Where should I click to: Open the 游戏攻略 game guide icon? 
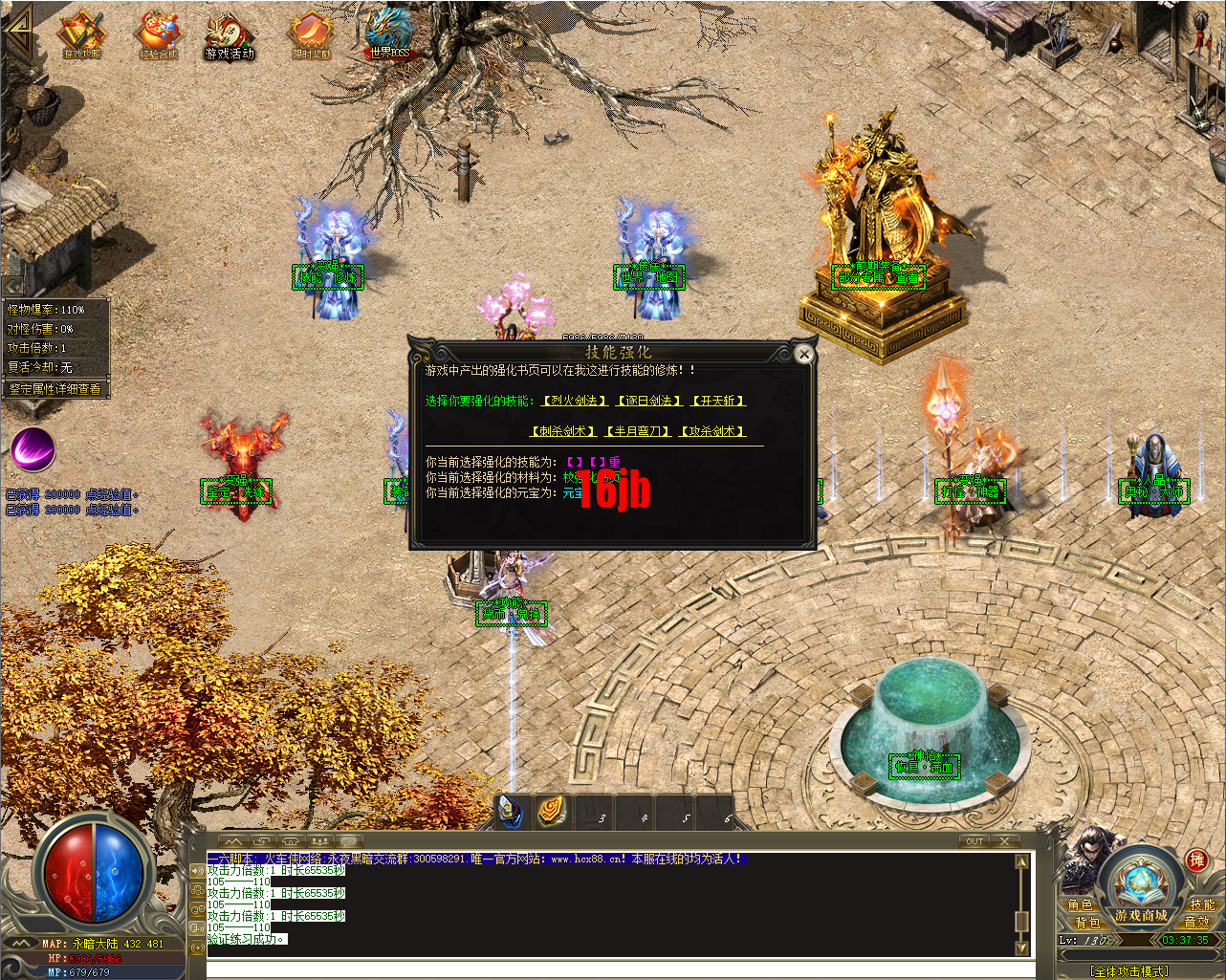coord(81,33)
